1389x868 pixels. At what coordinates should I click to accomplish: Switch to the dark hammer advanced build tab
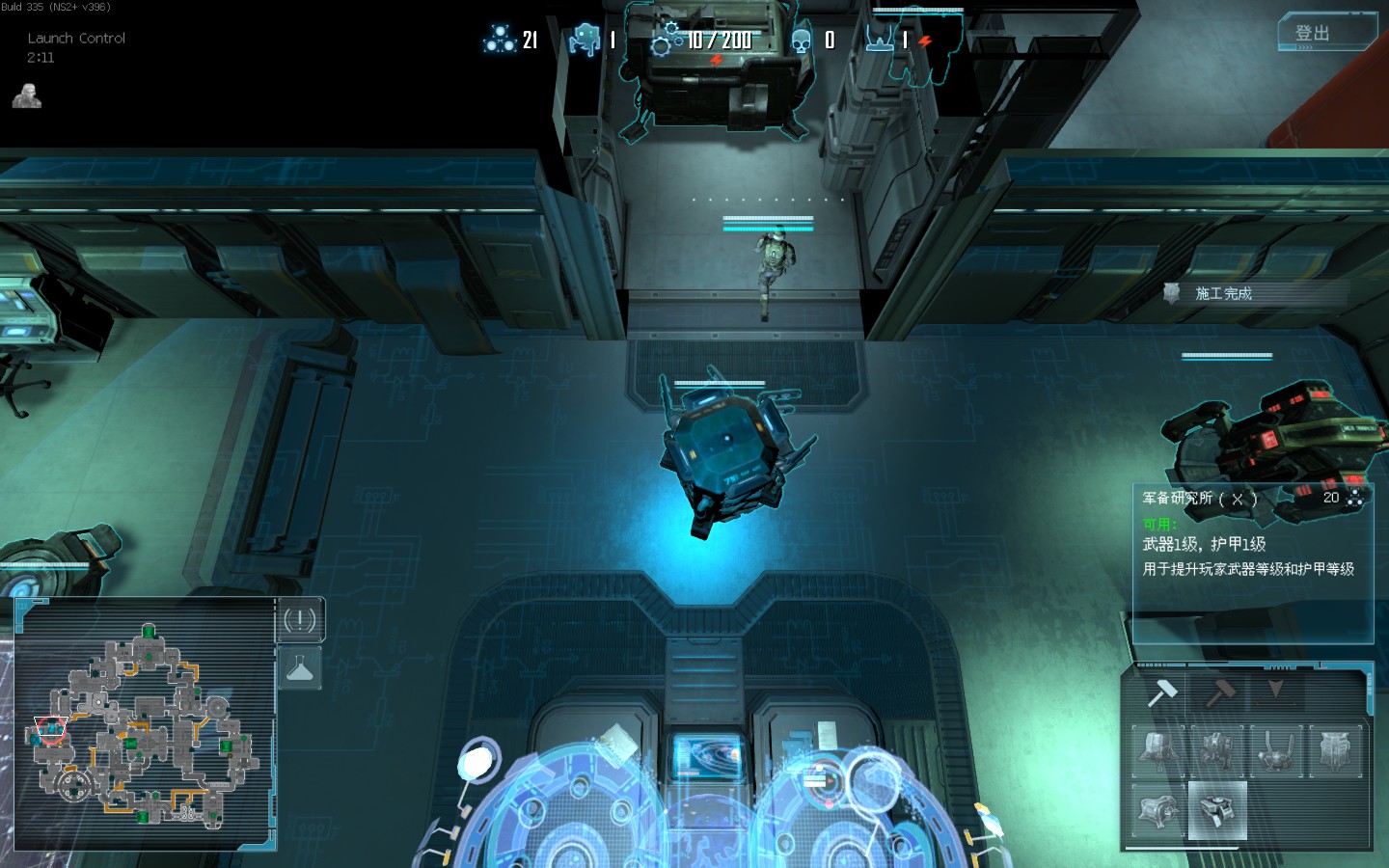coord(1220,692)
